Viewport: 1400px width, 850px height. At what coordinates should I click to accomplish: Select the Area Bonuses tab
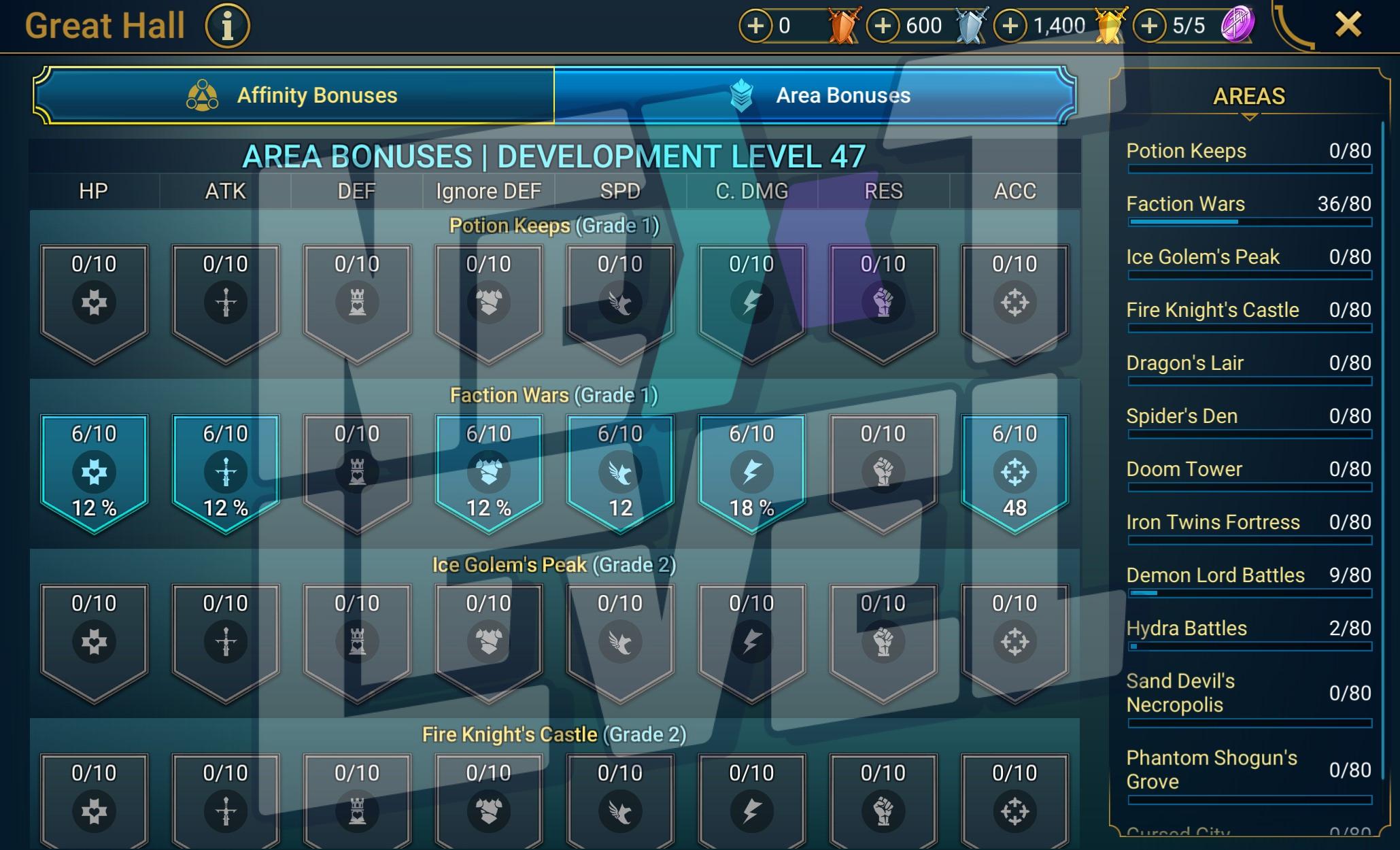[815, 95]
